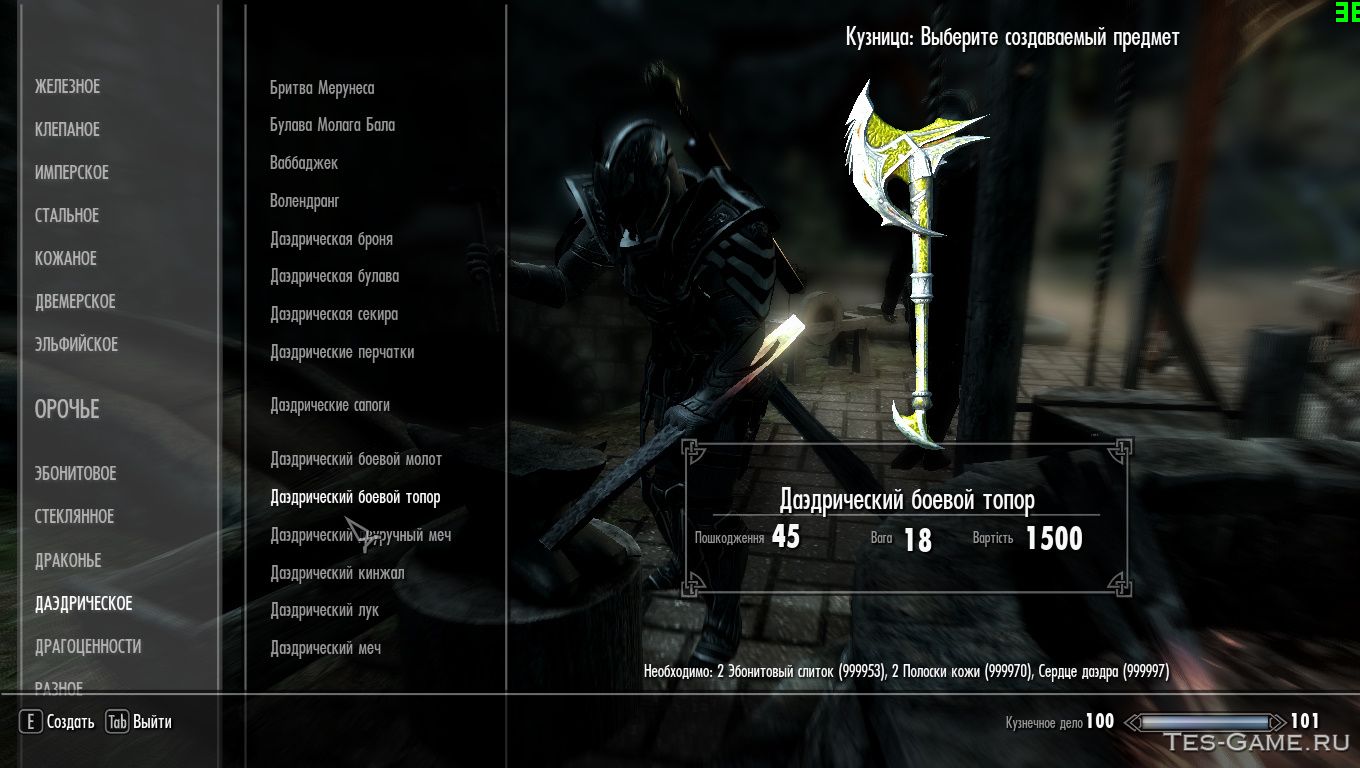
Task: Open the КЛЕПАНОЕ category
Action: click(x=68, y=130)
